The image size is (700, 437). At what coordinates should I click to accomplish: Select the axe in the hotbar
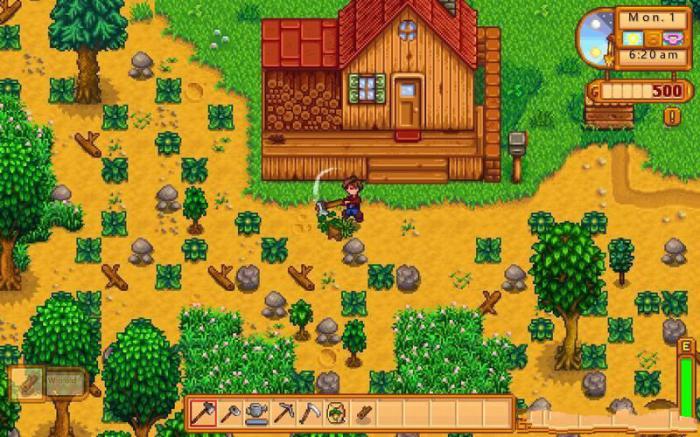pos(204,412)
